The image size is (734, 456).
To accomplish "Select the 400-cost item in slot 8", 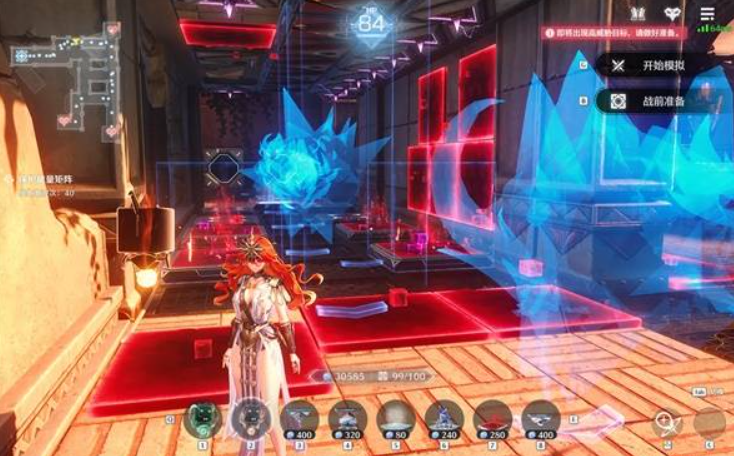I will tap(541, 418).
